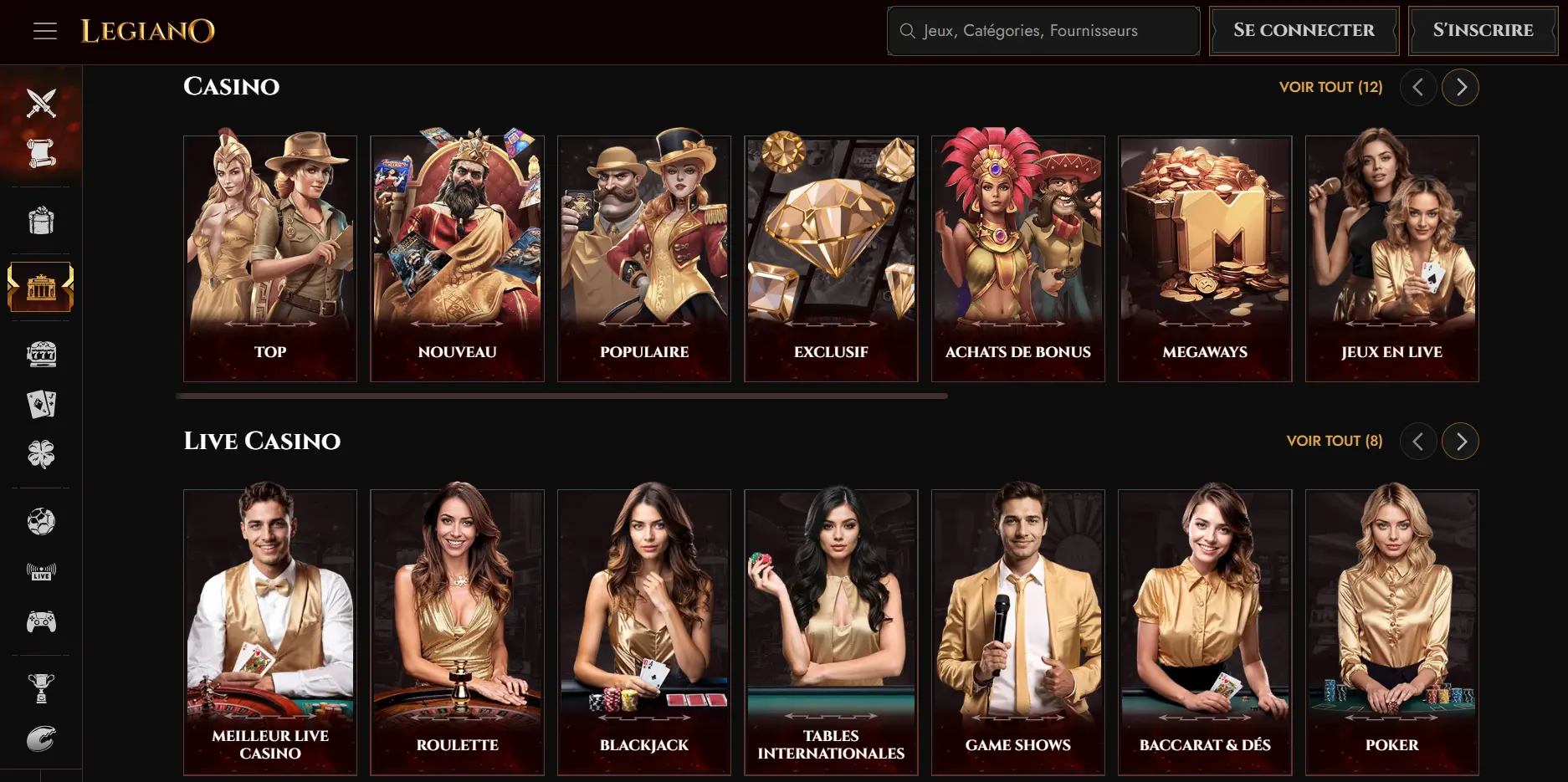Select the LIVE streaming icon in the sidebar
Screen dimensions: 1568x782
[40, 571]
